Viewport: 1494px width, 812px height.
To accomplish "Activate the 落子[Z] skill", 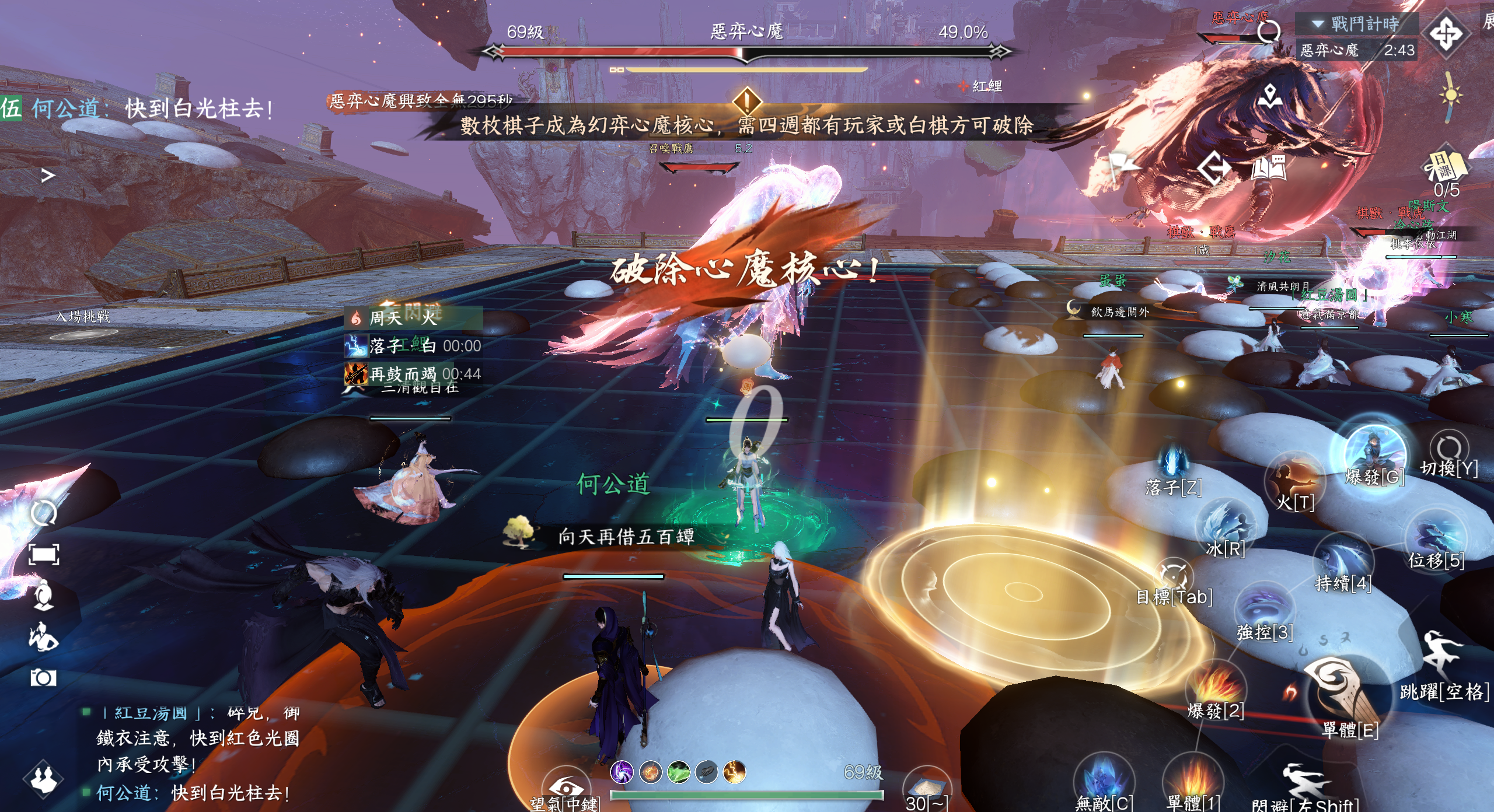I will (x=1172, y=463).
